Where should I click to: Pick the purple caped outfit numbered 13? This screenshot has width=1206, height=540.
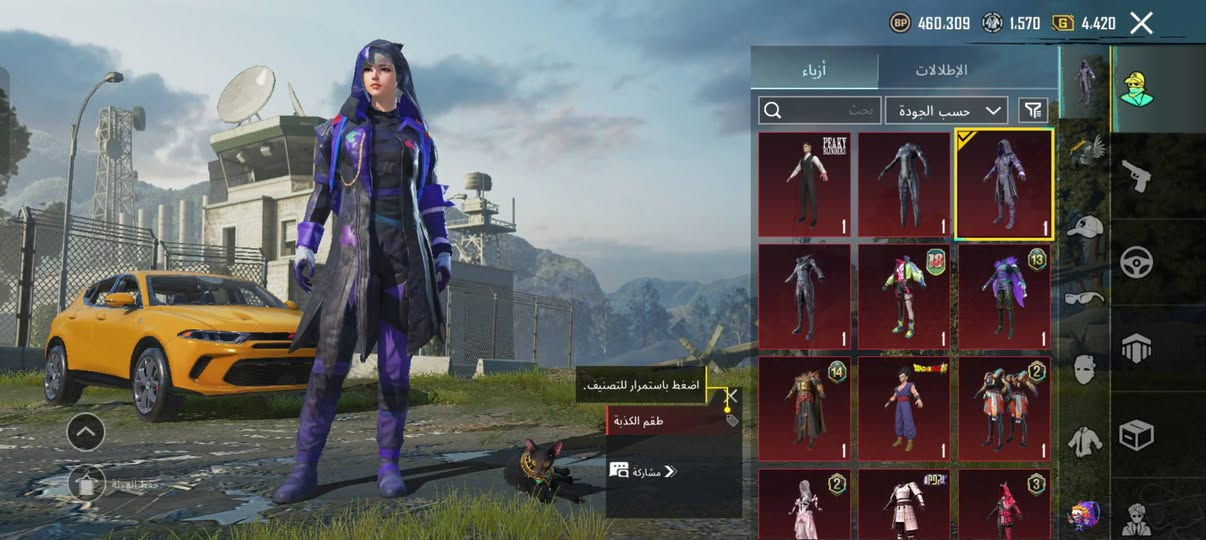1004,296
